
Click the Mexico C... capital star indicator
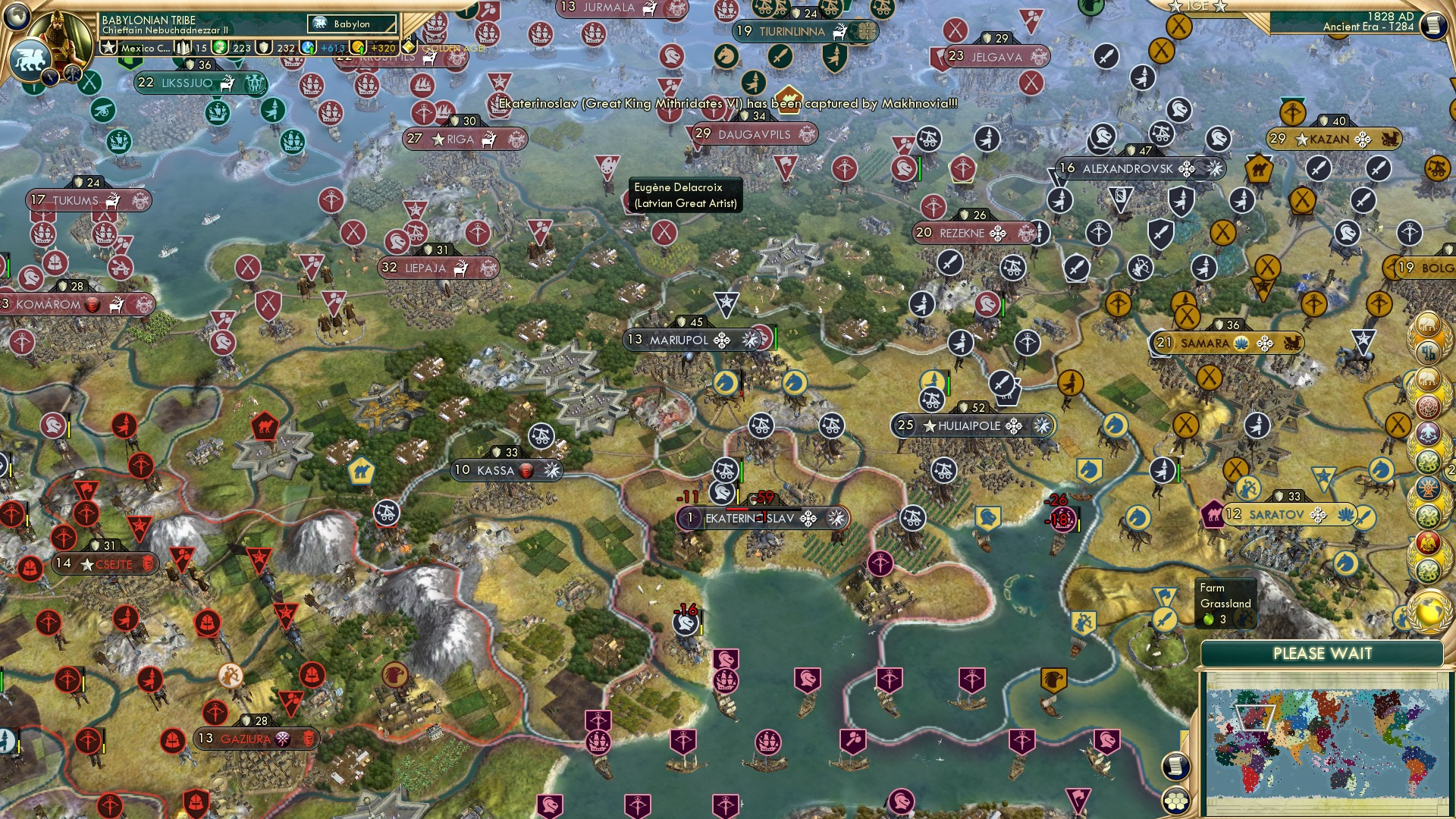109,48
